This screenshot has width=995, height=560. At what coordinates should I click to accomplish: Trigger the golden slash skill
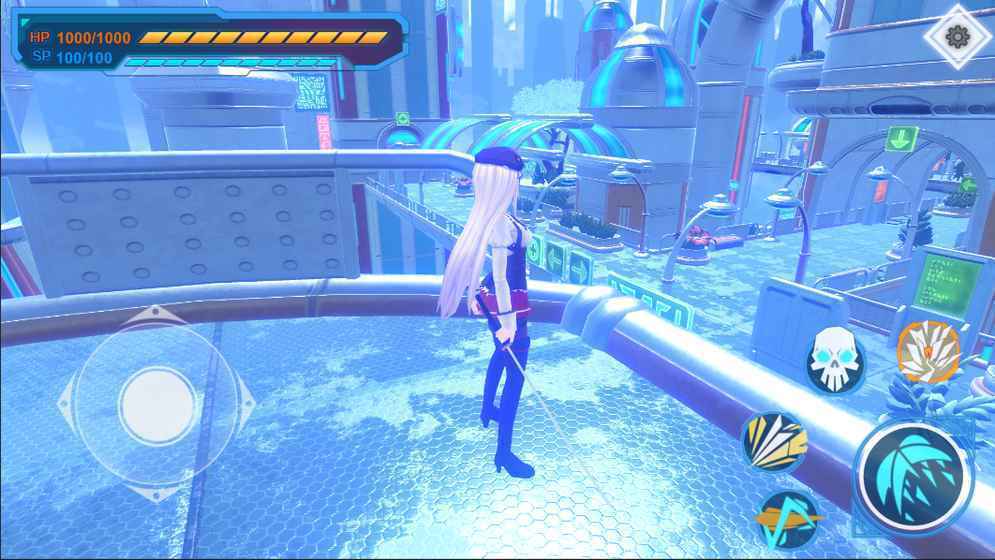pos(774,441)
